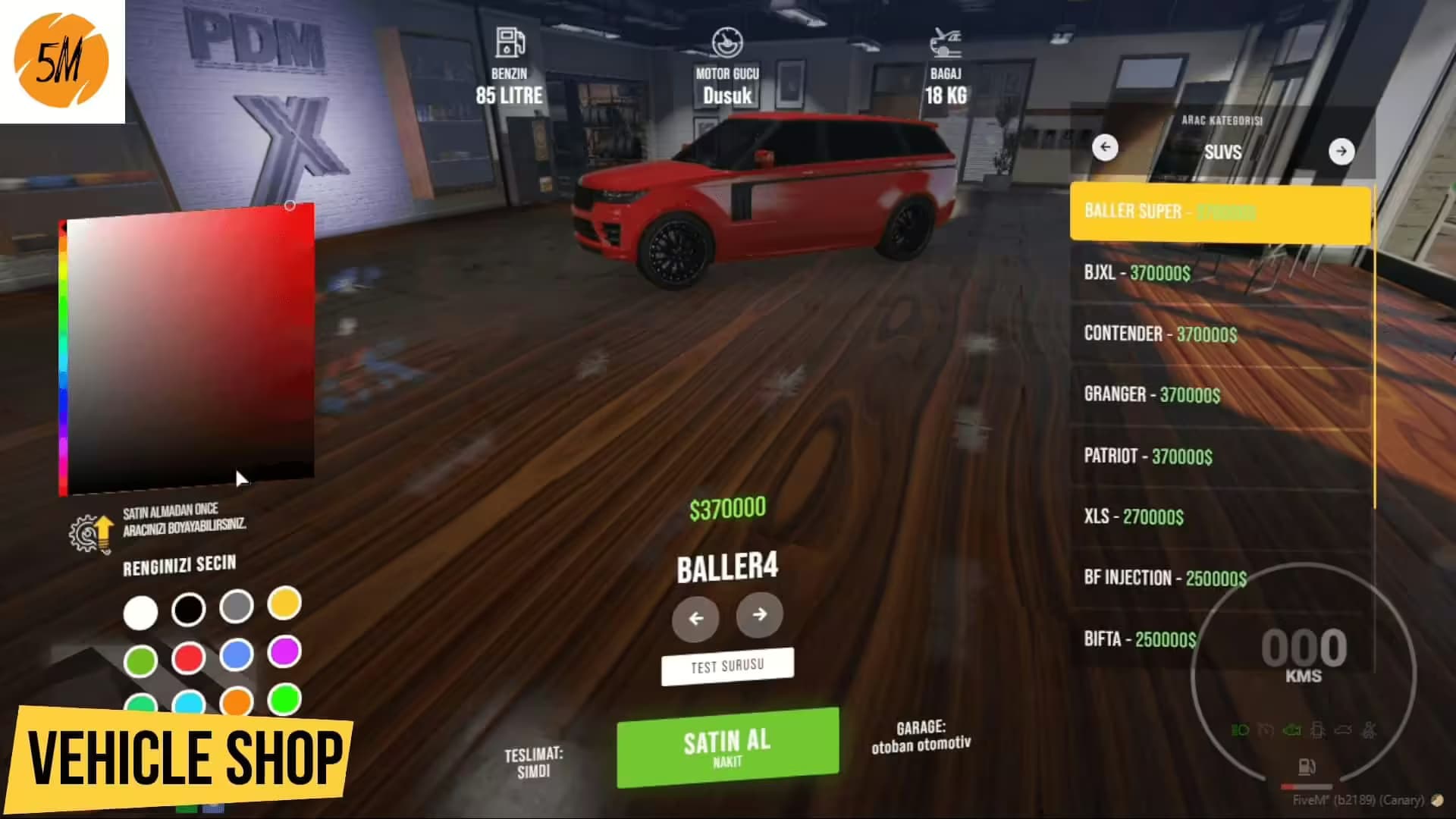The image size is (1456, 819).
Task: Toggle the hood indicator on the speedometer
Action: (x=1344, y=730)
